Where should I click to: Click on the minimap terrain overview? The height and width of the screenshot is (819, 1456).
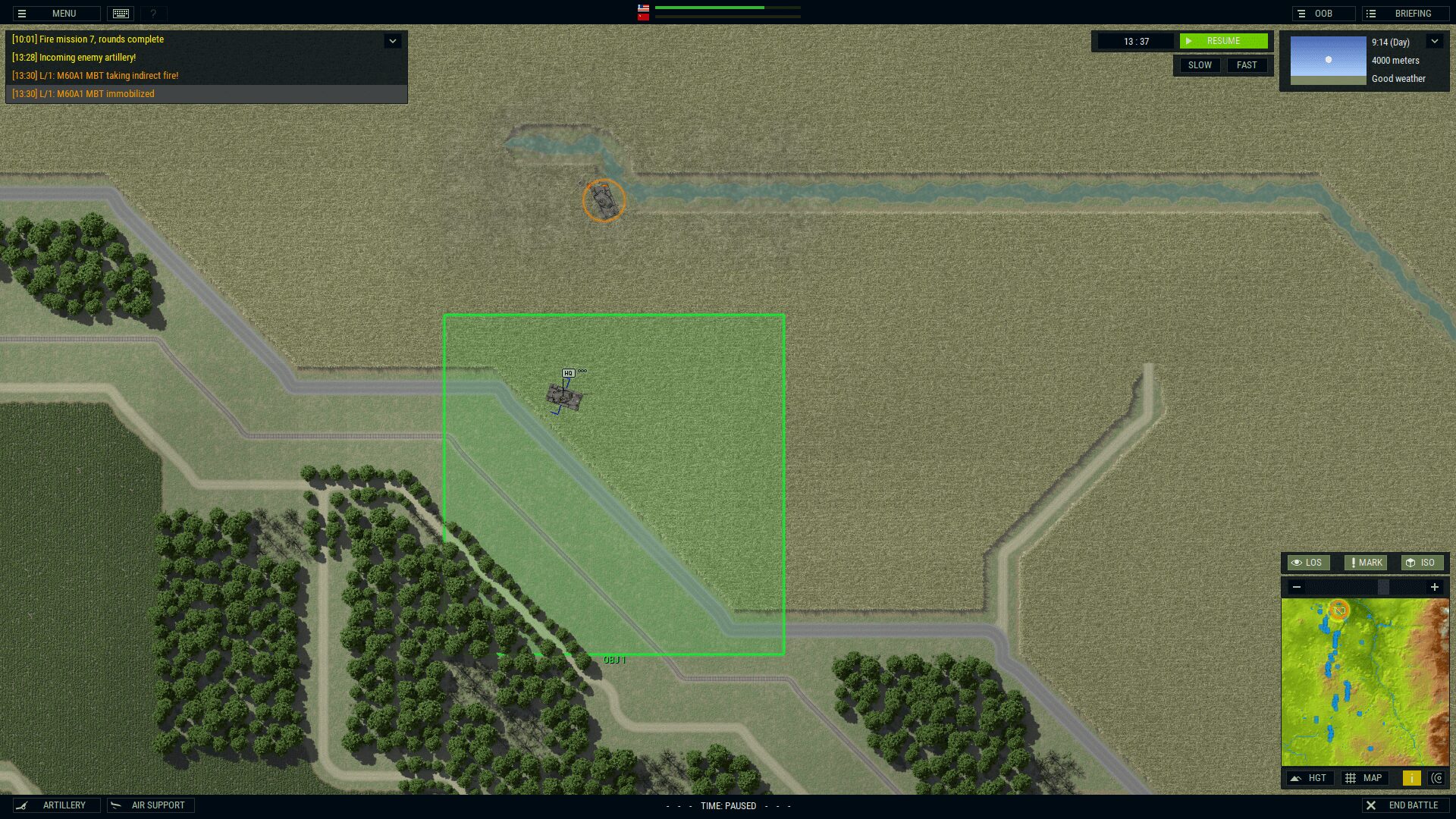(1365, 682)
